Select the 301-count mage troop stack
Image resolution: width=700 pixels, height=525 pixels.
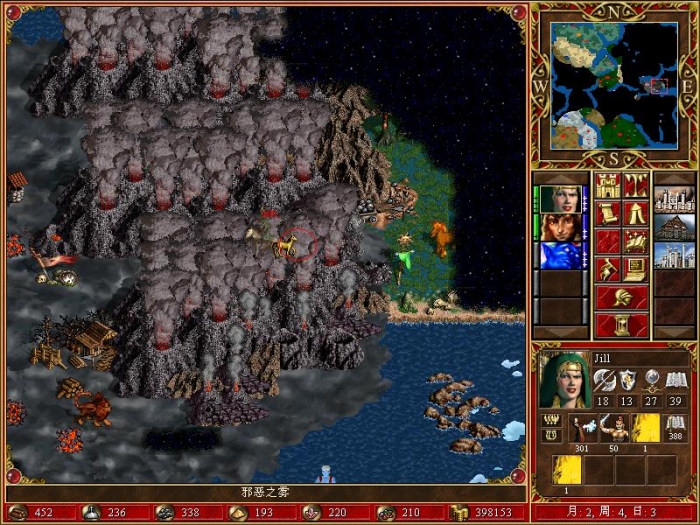click(583, 428)
